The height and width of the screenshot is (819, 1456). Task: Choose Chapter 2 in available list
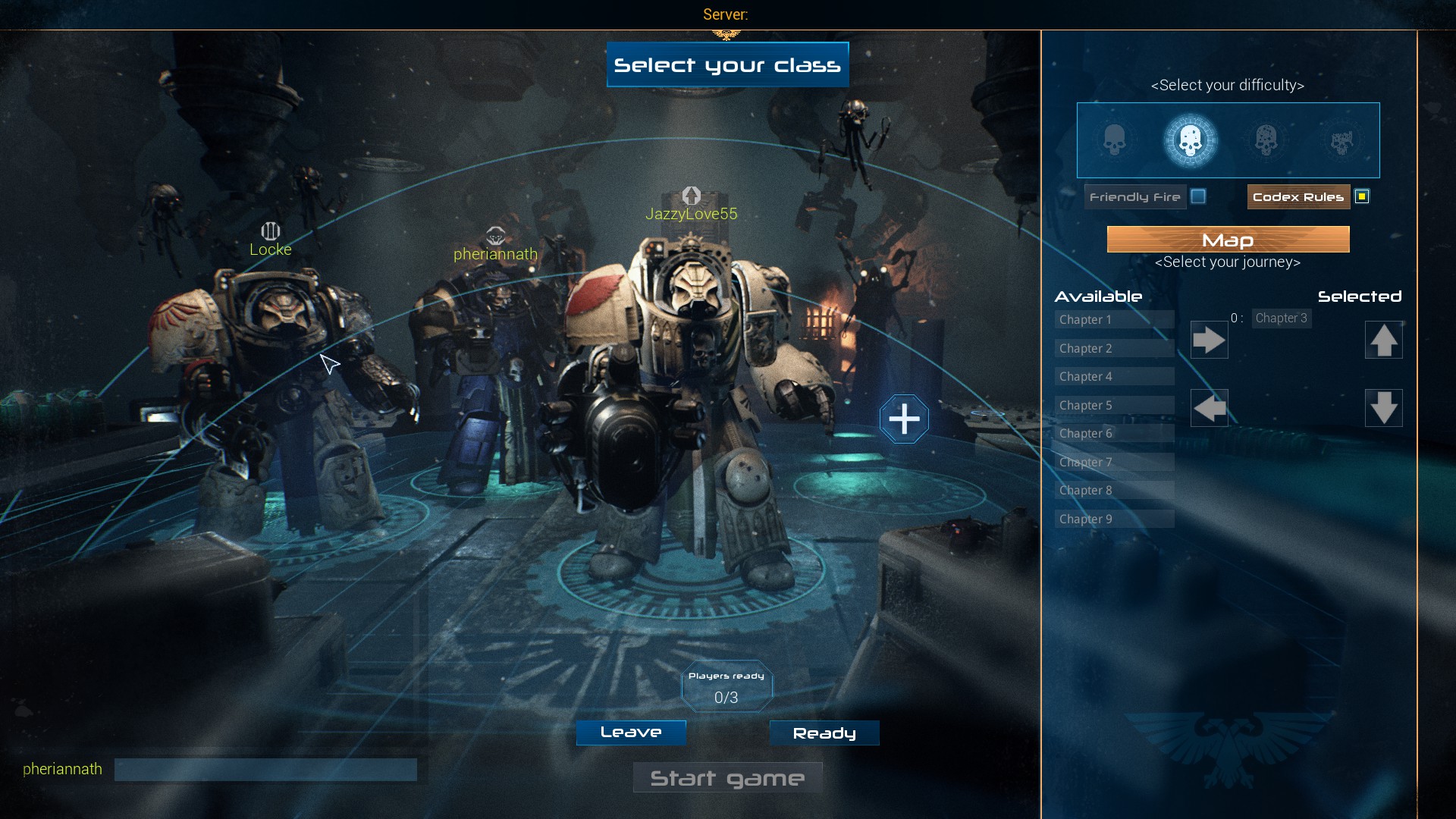pos(1113,349)
